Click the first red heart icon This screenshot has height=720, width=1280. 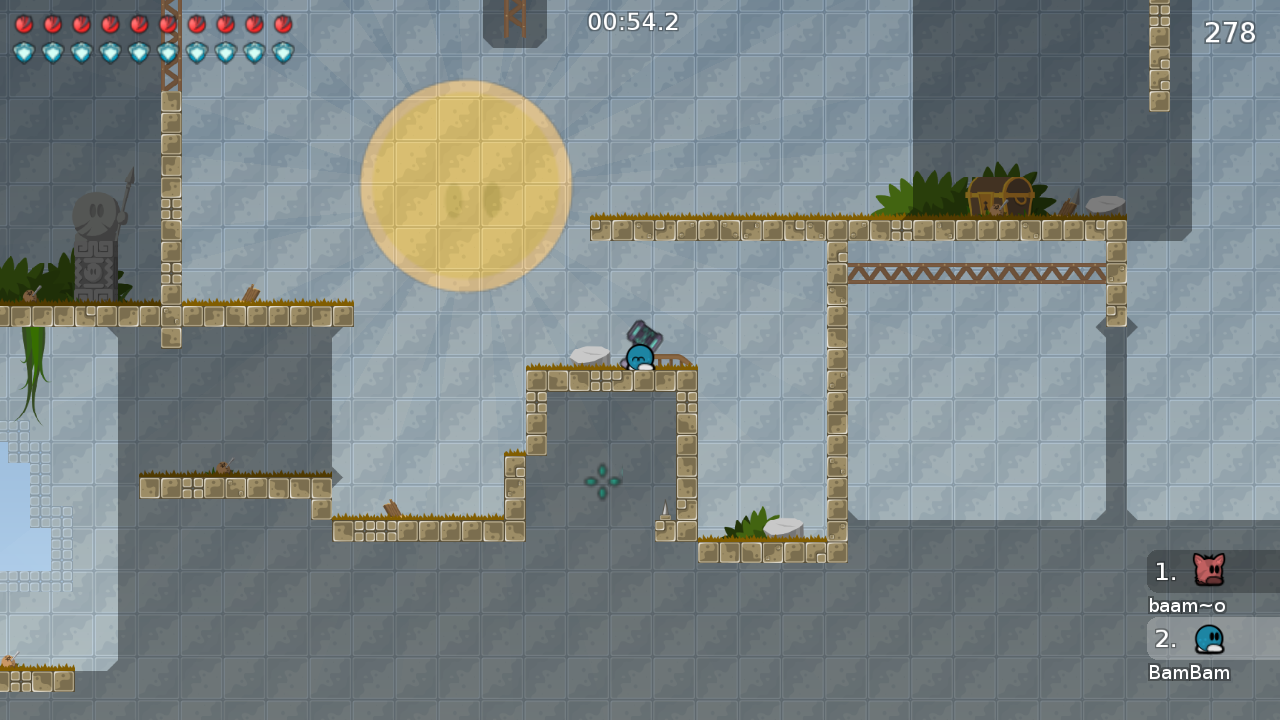[x=22, y=25]
